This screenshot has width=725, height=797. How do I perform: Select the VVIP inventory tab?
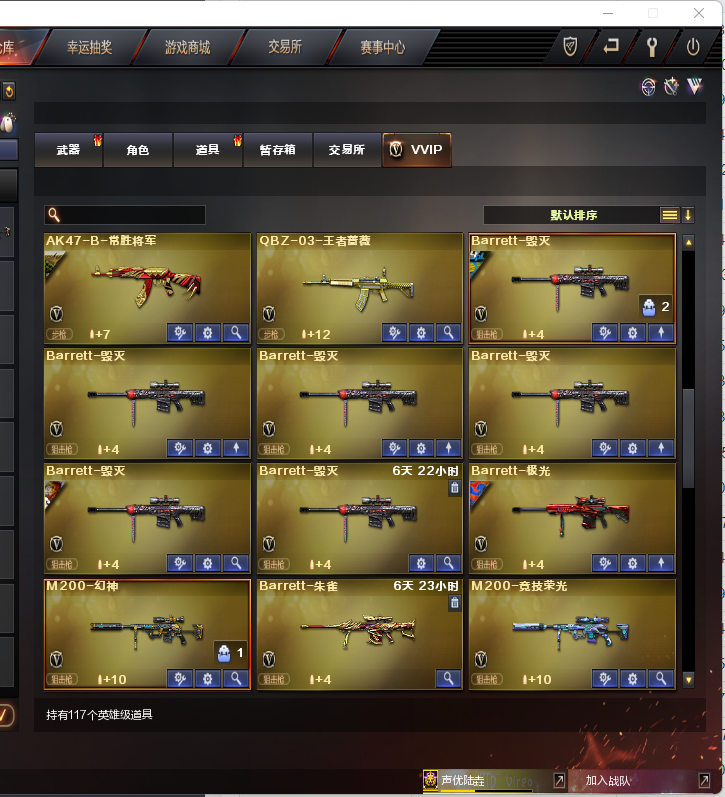point(417,150)
